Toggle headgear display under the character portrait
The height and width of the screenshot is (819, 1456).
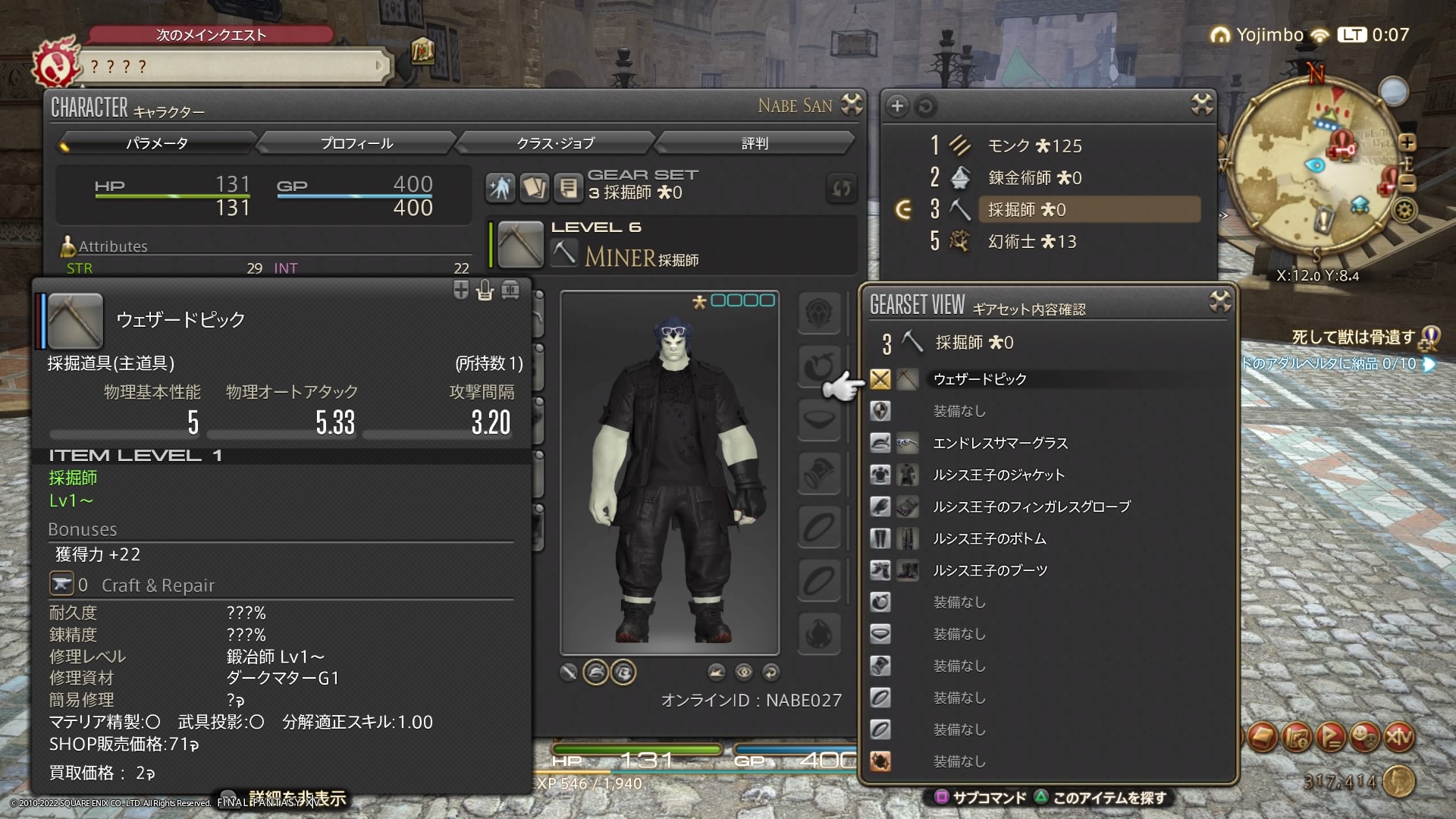[x=598, y=673]
